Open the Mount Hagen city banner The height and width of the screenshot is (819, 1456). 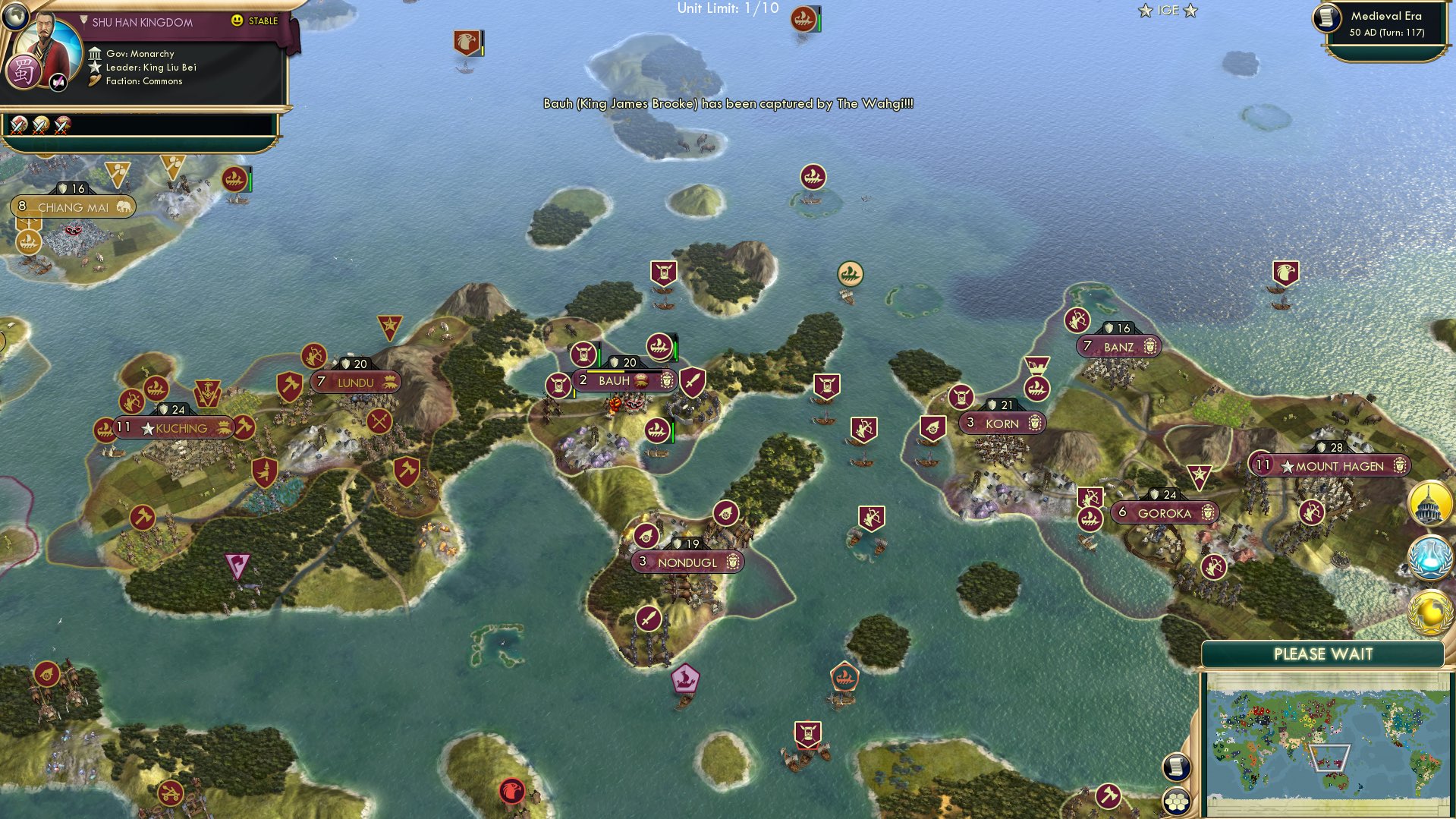pyautogui.click(x=1335, y=465)
